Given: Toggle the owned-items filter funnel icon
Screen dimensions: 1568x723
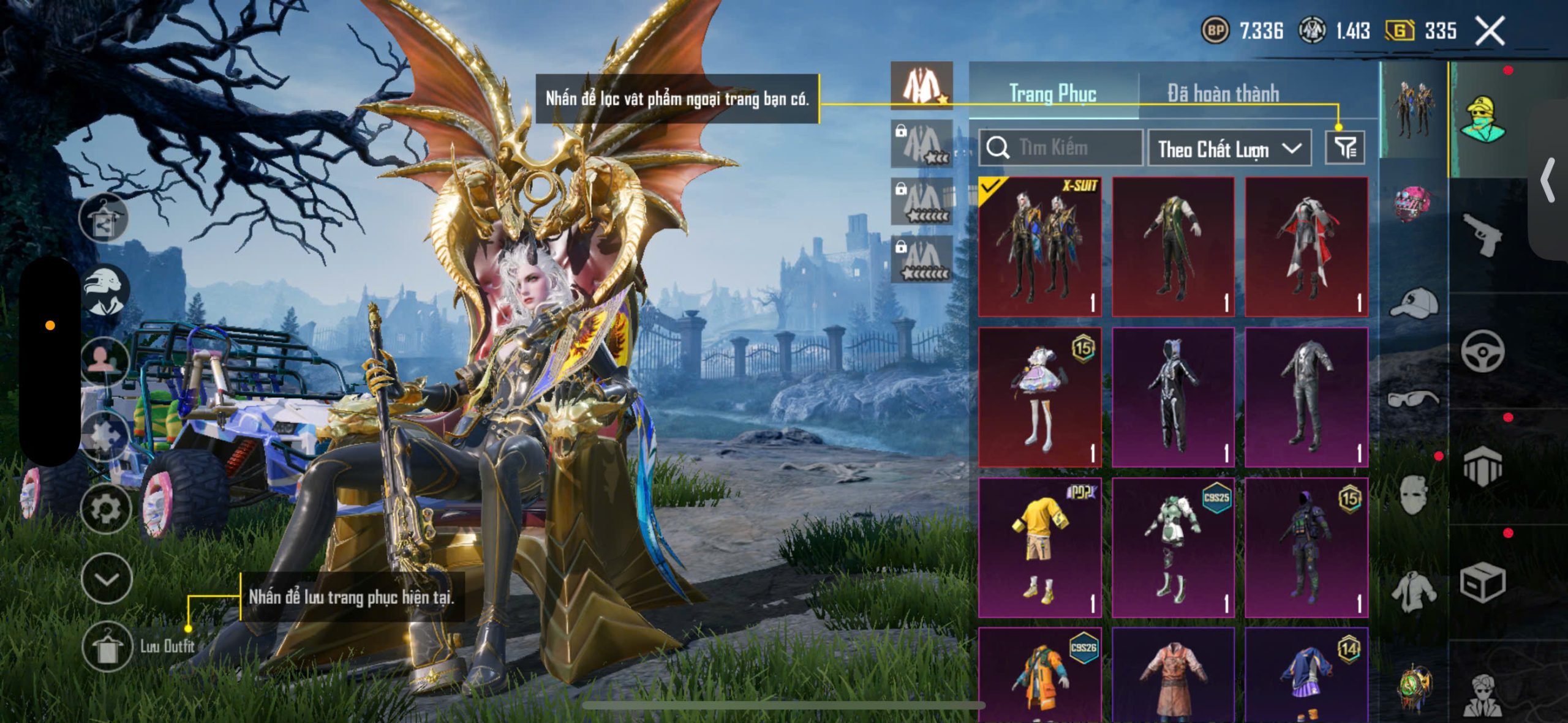Looking at the screenshot, I should click(x=1344, y=148).
